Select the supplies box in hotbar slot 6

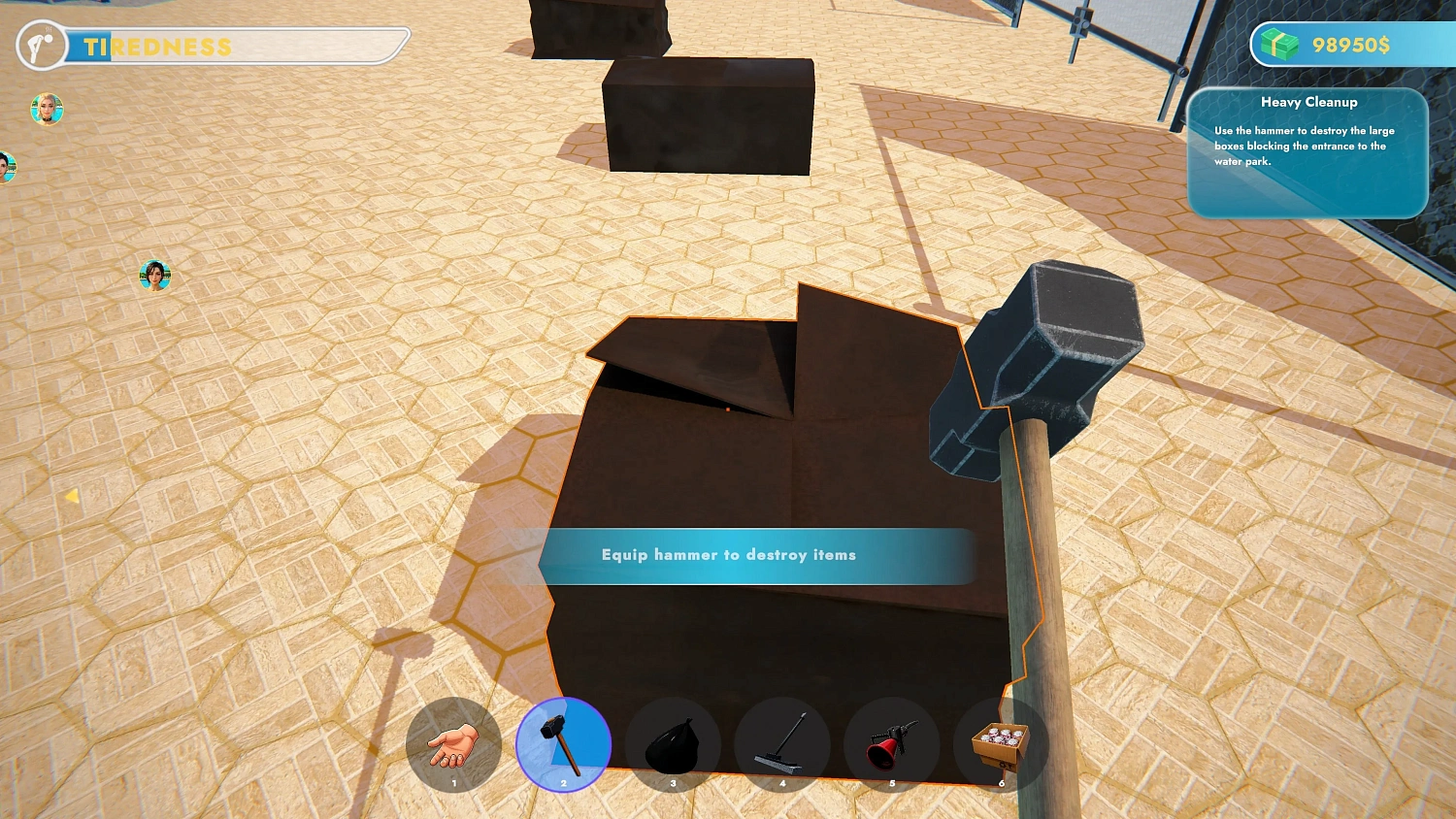click(x=1003, y=743)
